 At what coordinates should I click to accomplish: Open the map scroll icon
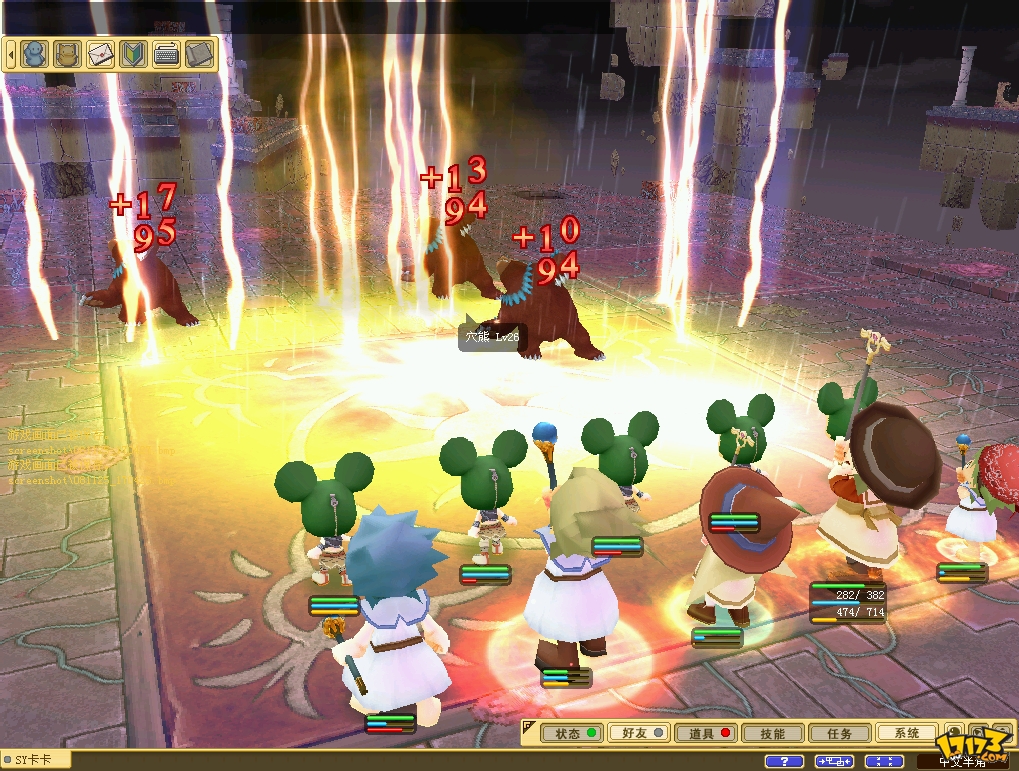(x=199, y=53)
